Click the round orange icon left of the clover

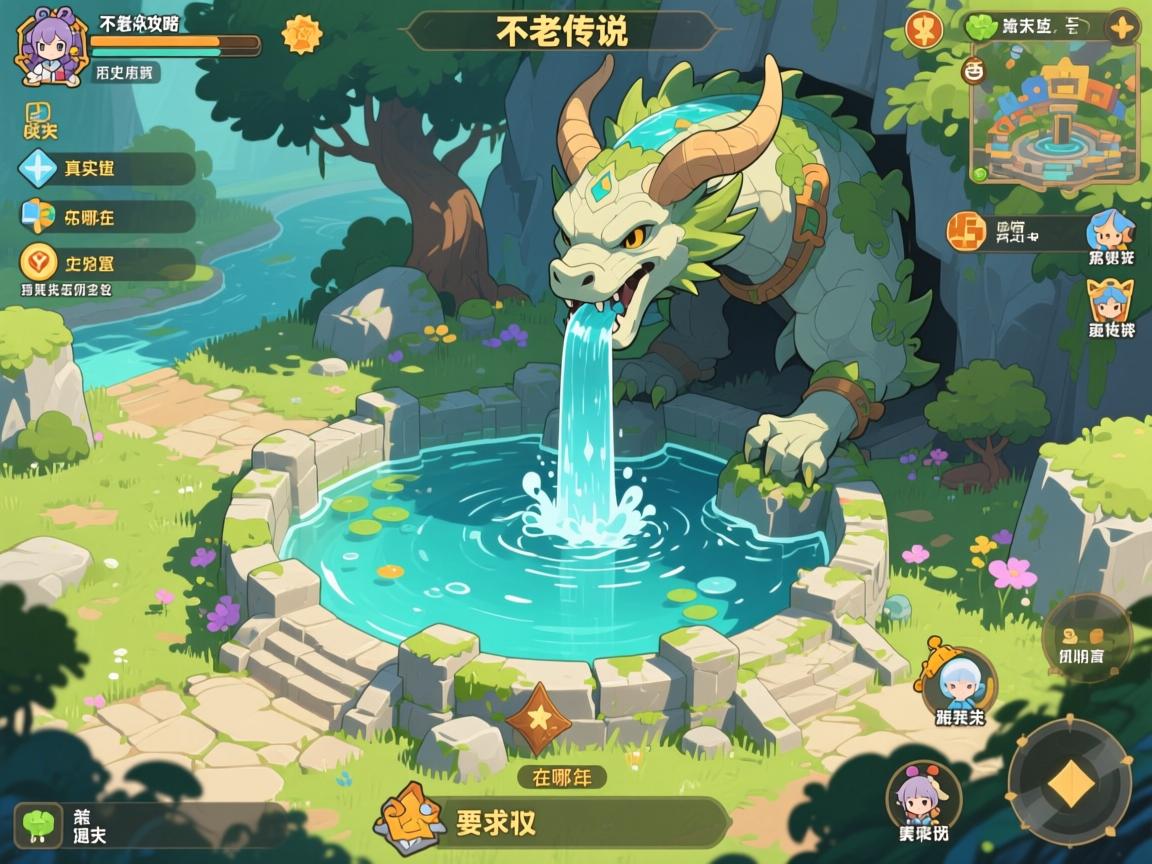pos(924,29)
